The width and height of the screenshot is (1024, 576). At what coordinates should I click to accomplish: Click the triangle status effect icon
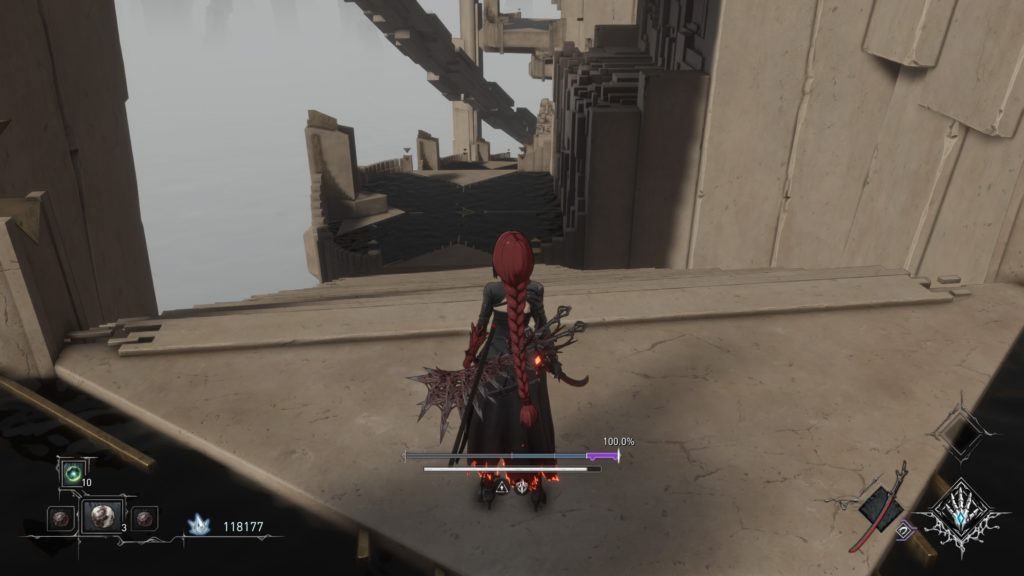502,488
